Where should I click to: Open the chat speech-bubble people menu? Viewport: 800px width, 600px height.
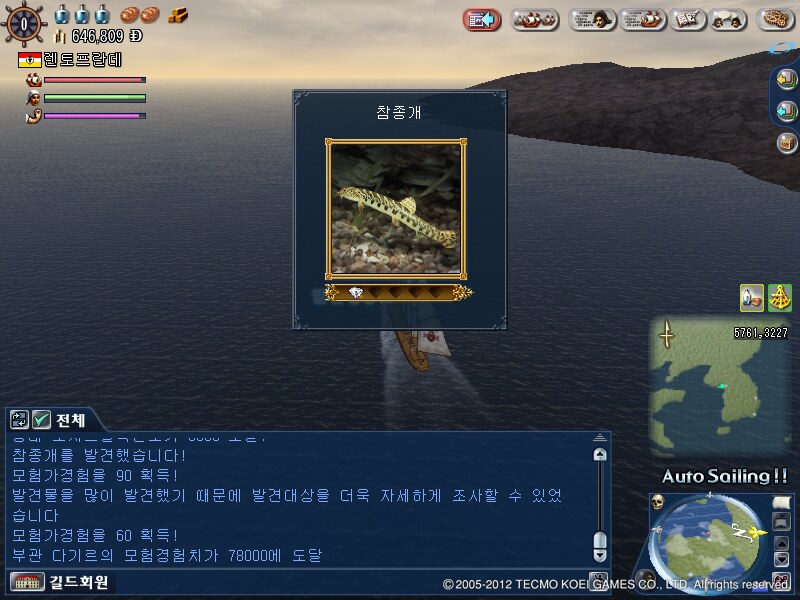pyautogui.click(x=728, y=19)
